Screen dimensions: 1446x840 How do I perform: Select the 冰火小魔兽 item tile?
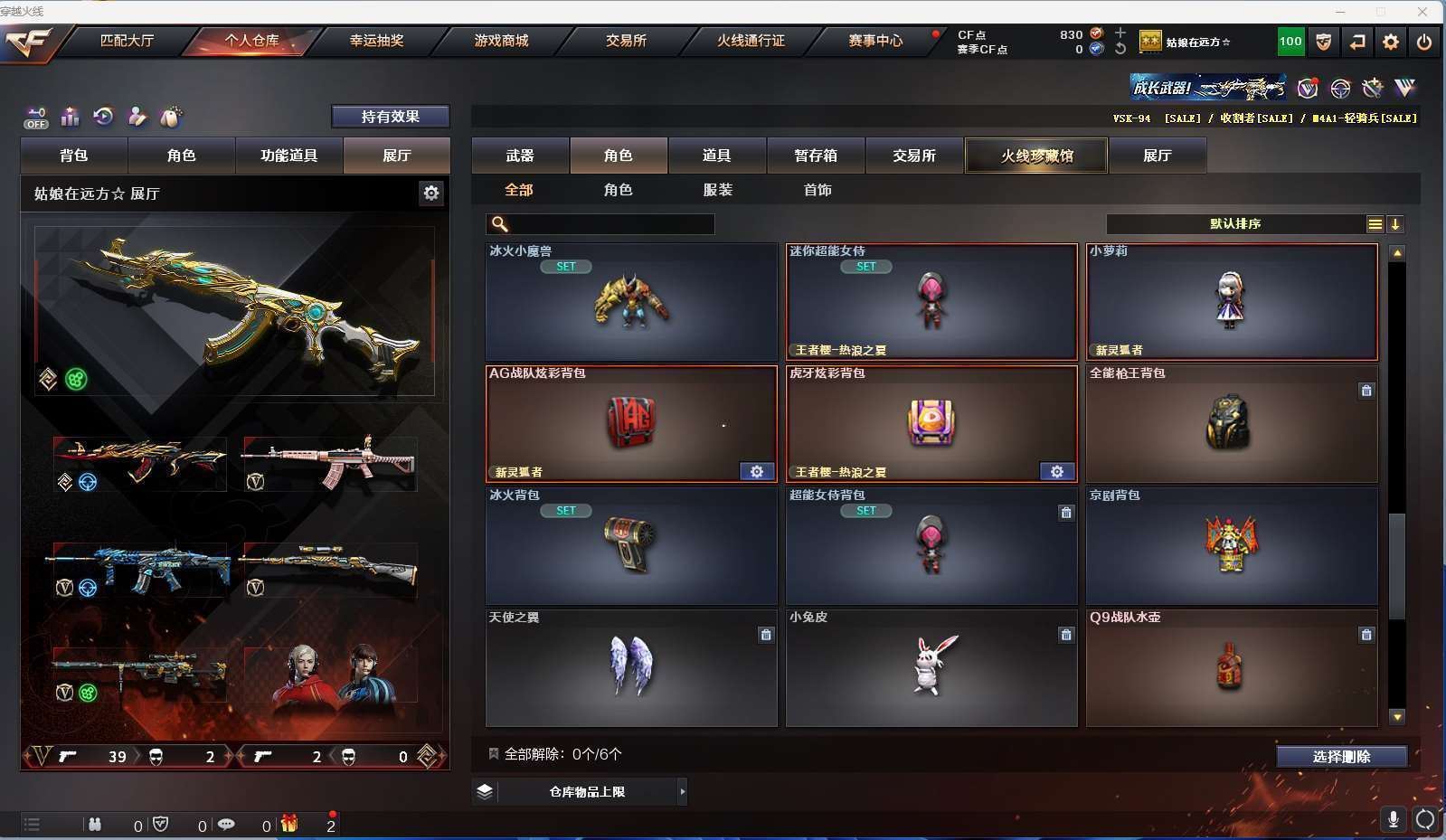pyautogui.click(x=631, y=301)
